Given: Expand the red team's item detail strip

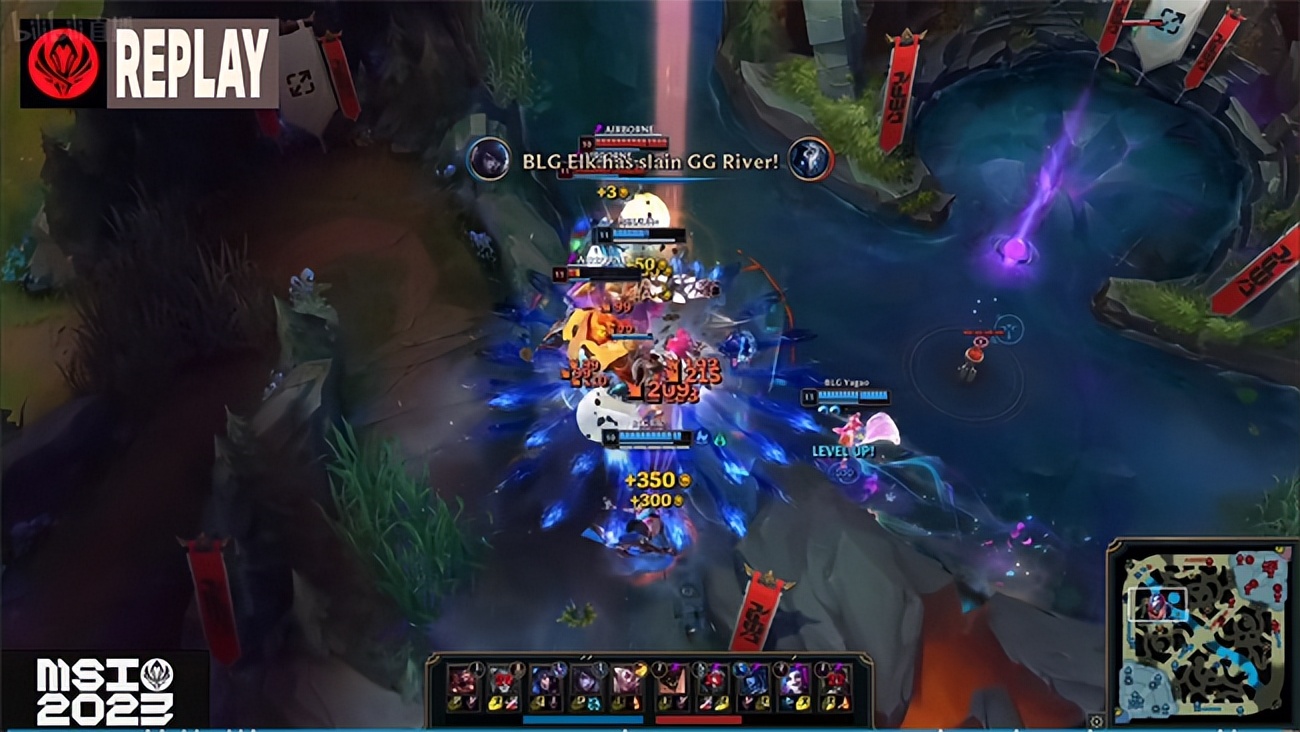Looking at the screenshot, I should pyautogui.click(x=698, y=719).
